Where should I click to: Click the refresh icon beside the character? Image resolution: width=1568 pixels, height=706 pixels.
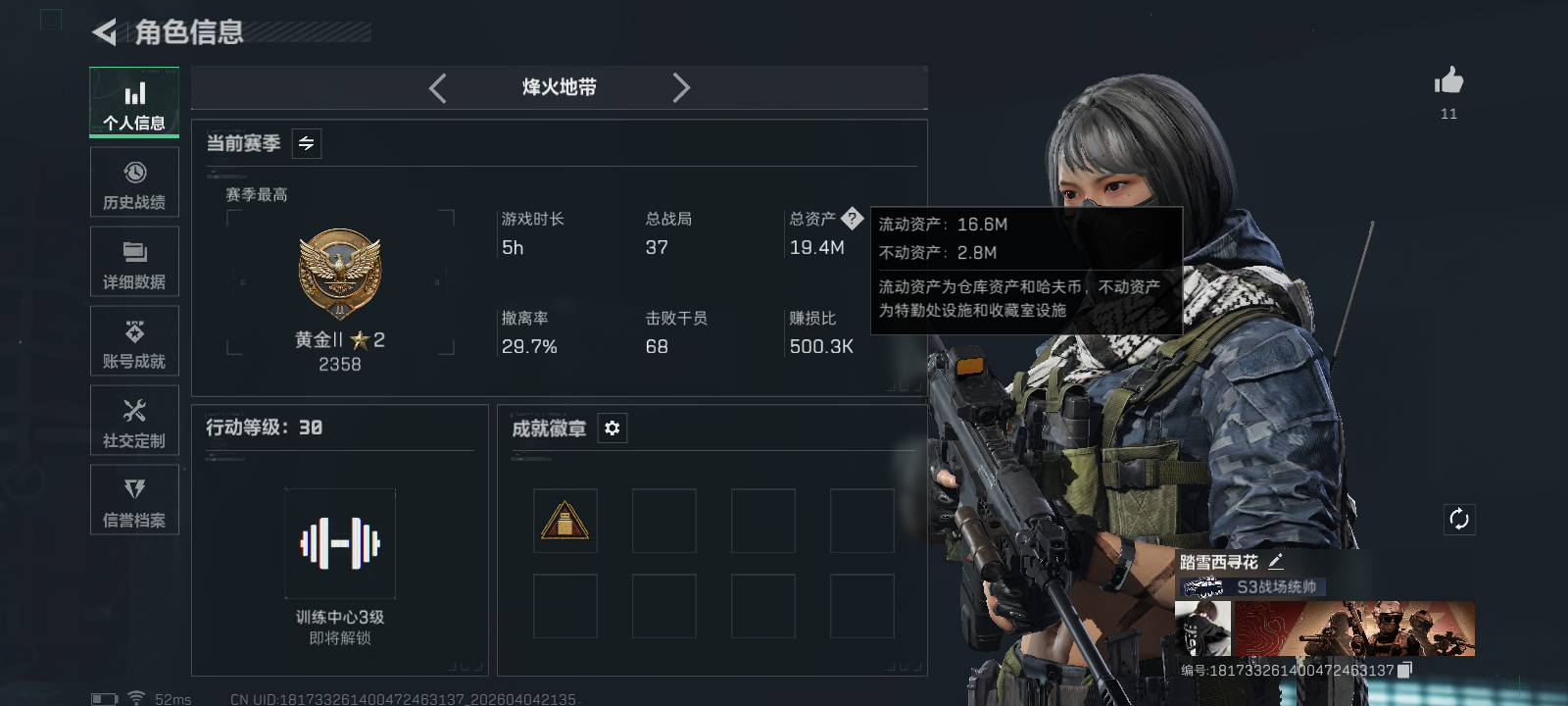coord(1459,518)
